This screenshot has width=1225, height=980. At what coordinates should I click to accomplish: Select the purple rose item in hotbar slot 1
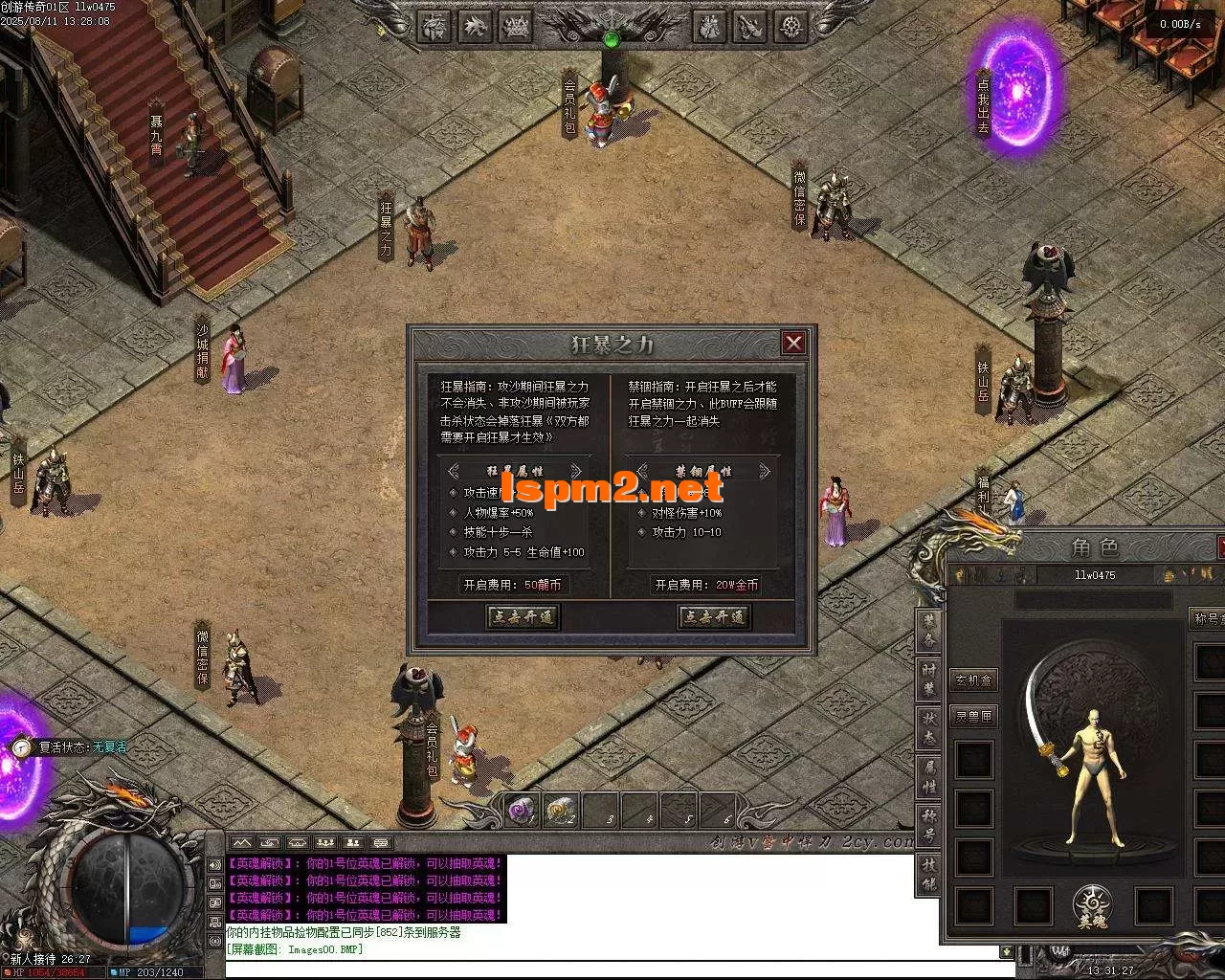click(x=522, y=812)
